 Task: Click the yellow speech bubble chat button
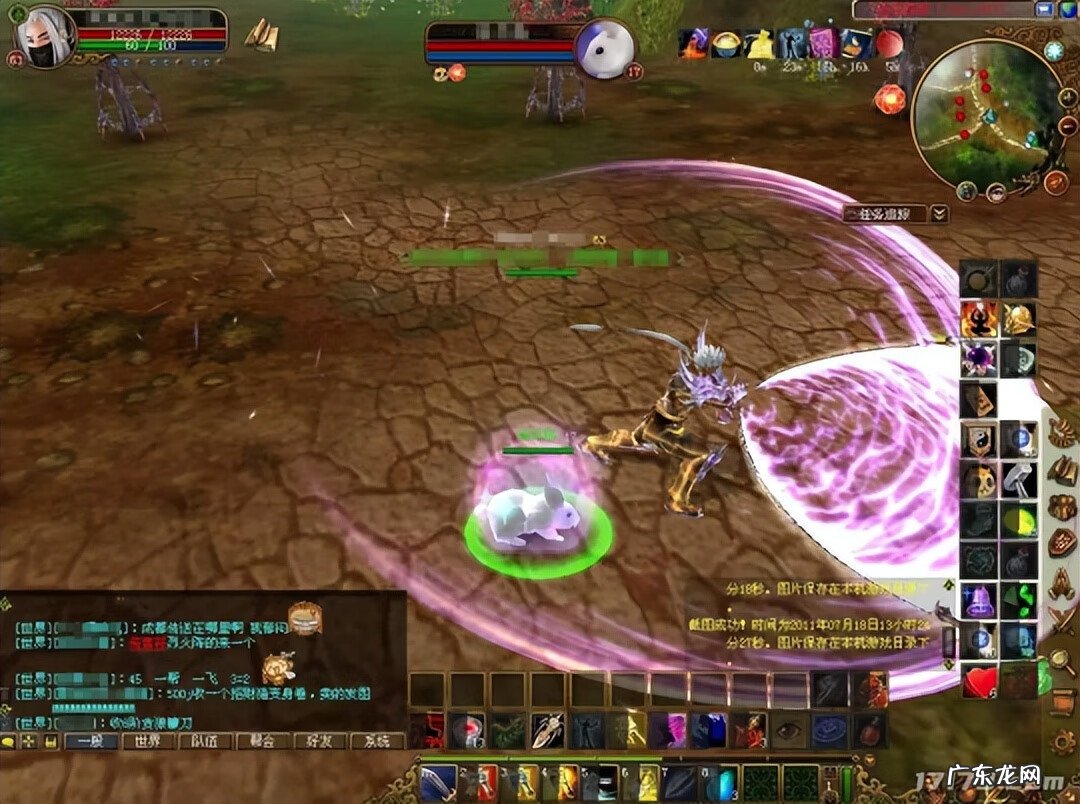click(9, 742)
